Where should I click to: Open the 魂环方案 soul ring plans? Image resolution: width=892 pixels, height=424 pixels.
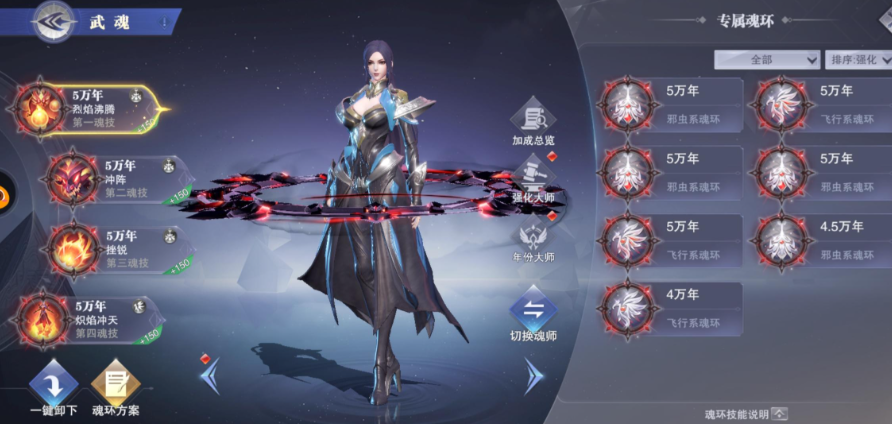point(115,390)
